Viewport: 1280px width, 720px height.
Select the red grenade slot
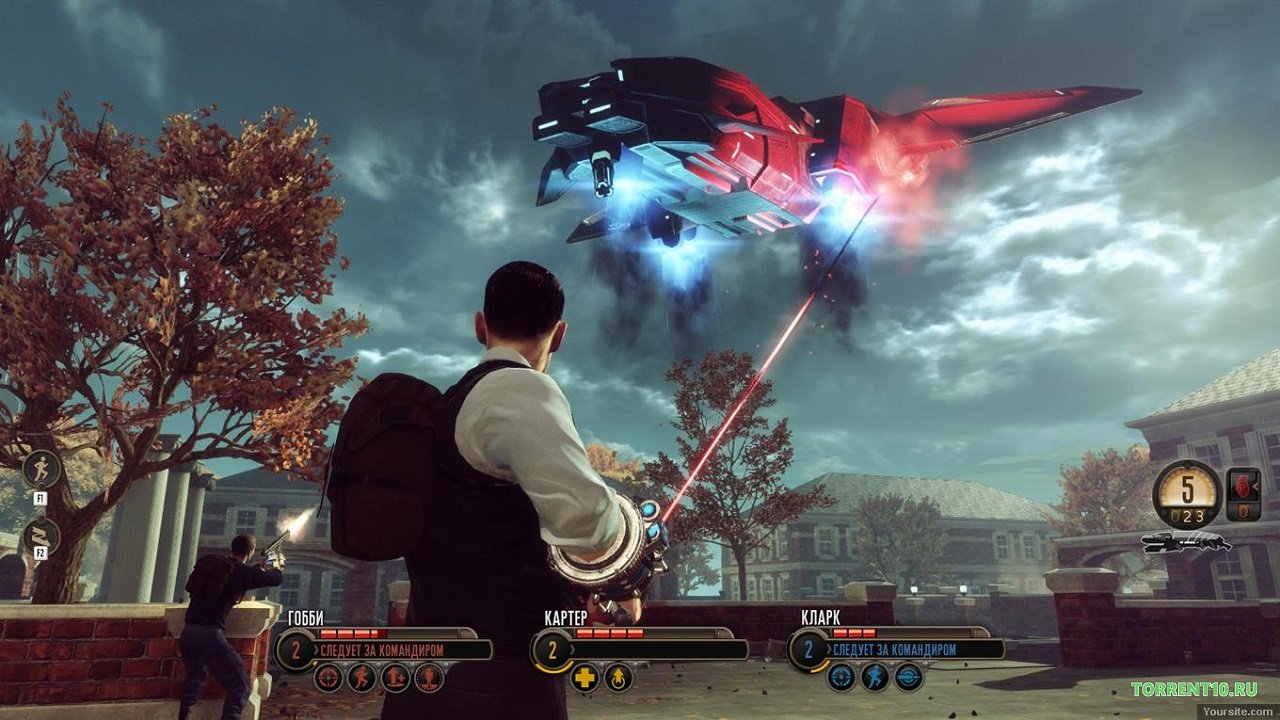pos(1244,487)
